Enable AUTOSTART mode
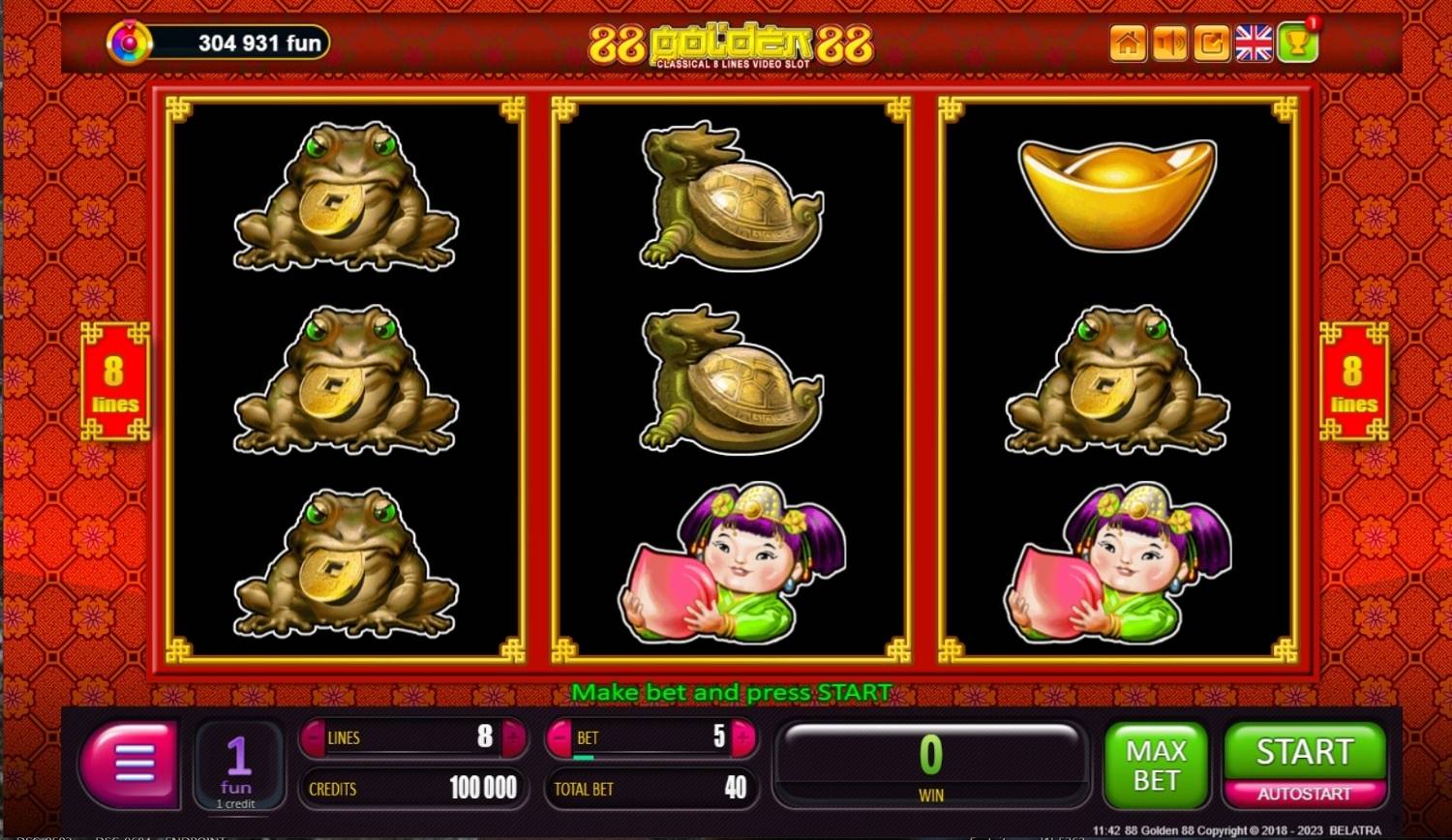This screenshot has height=840, width=1452. click(1304, 792)
